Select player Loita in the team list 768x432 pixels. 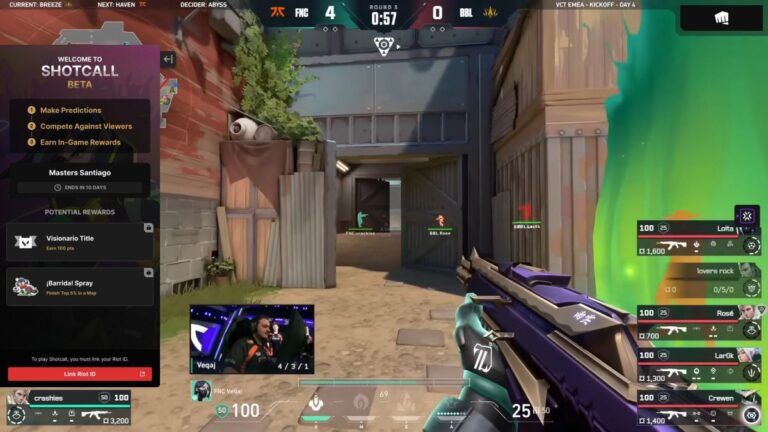698,239
